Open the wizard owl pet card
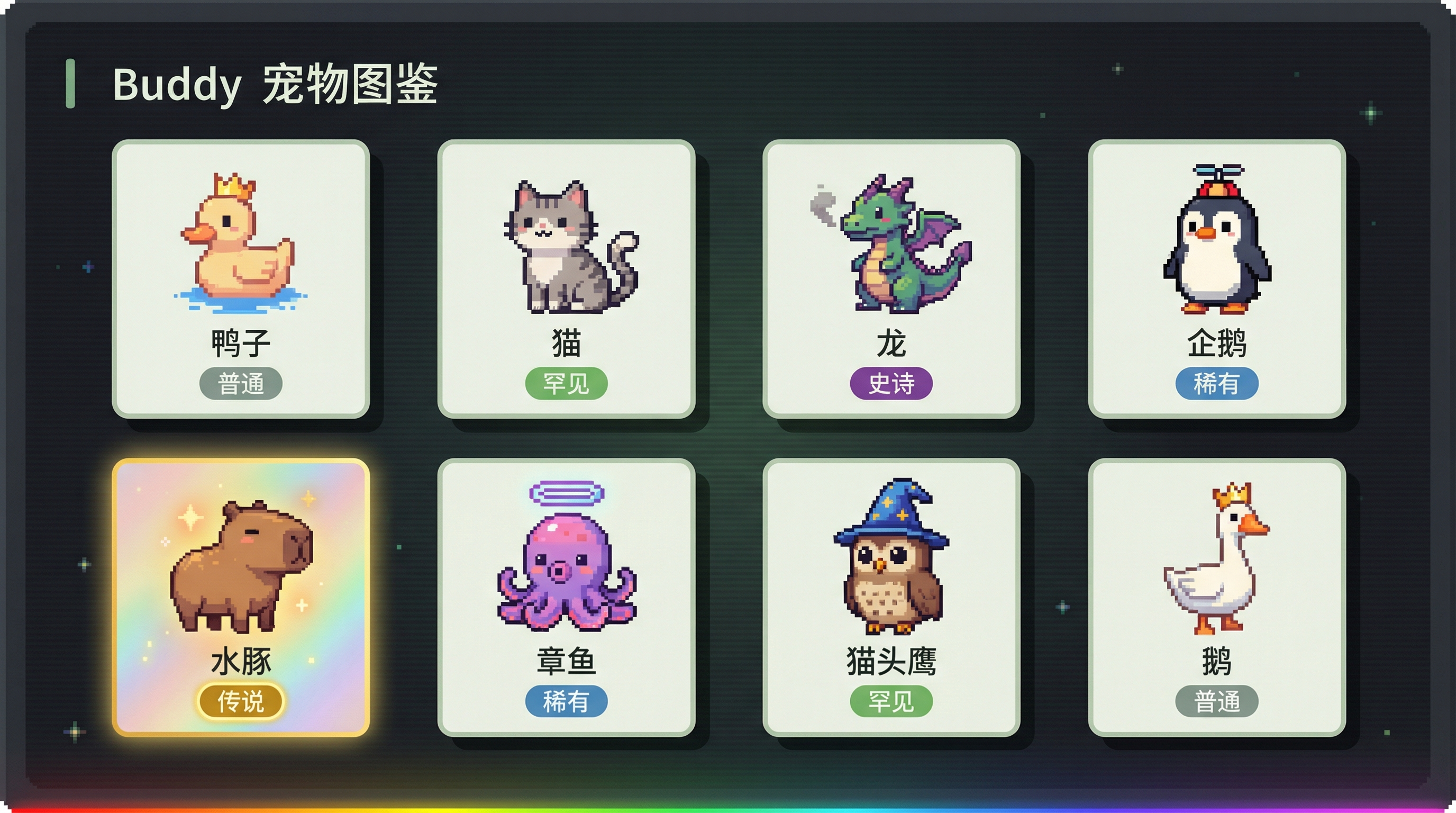 891,597
